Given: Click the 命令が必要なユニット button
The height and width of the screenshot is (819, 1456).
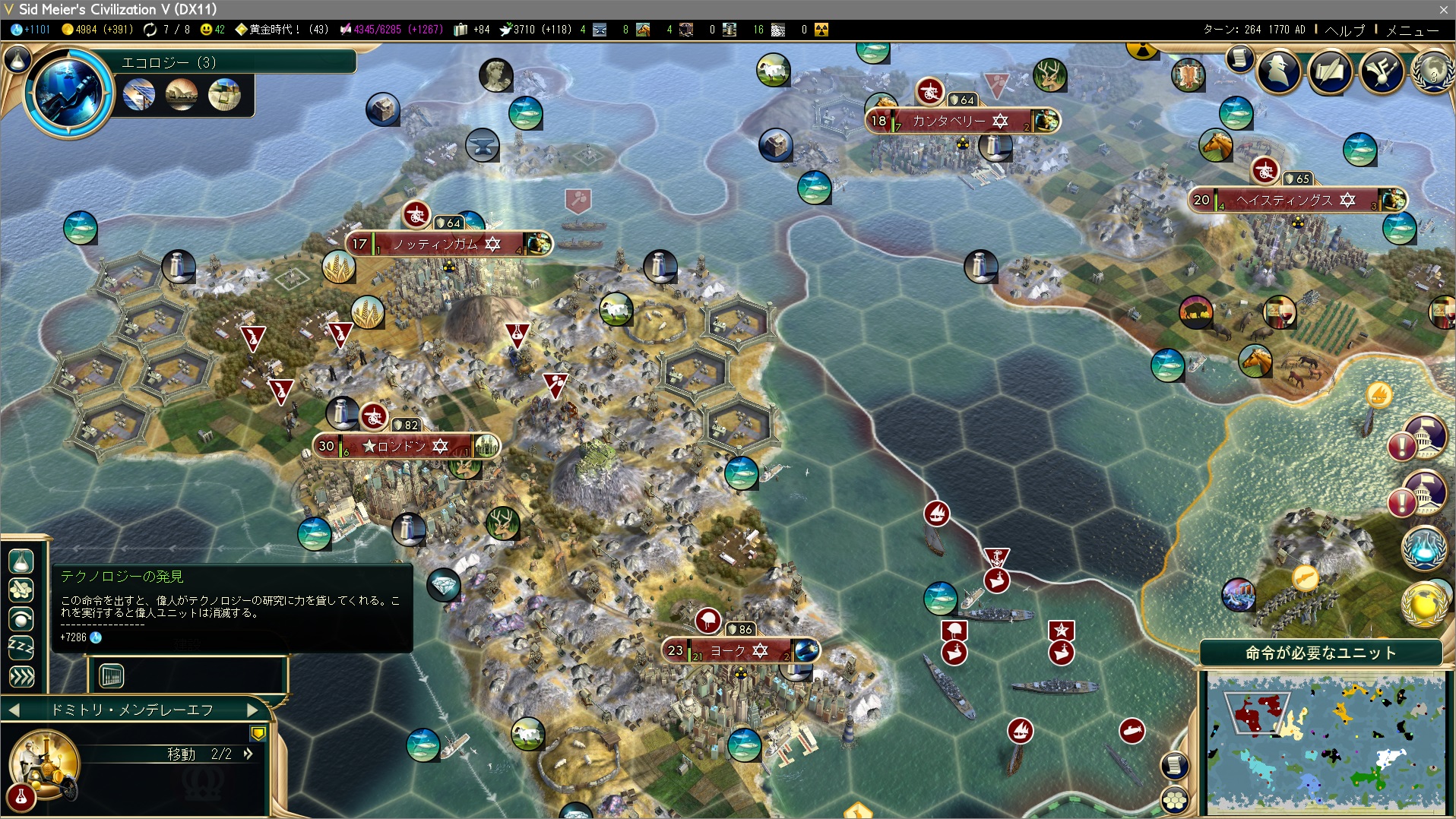Looking at the screenshot, I should tap(1320, 653).
